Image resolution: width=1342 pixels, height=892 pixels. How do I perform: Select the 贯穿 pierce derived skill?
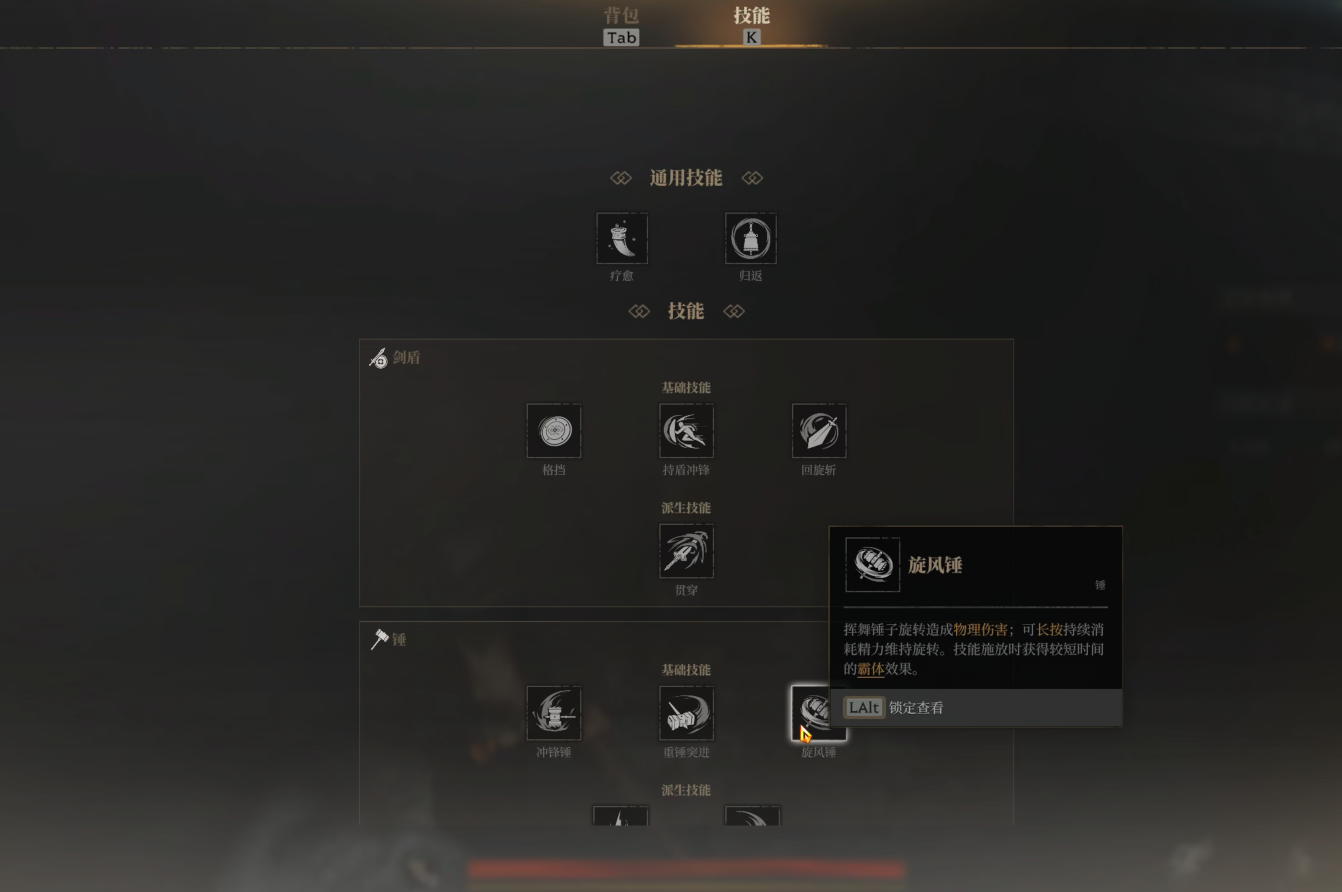pos(686,551)
